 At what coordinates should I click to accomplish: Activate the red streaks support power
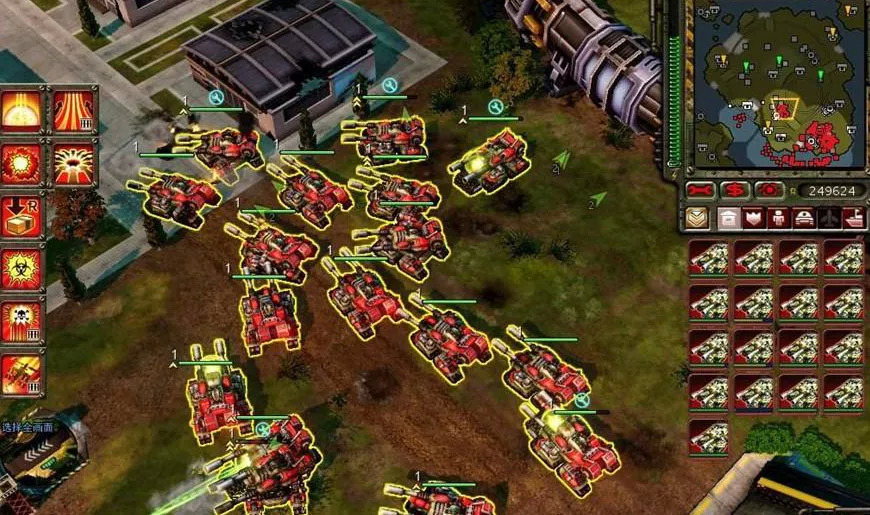(73, 110)
